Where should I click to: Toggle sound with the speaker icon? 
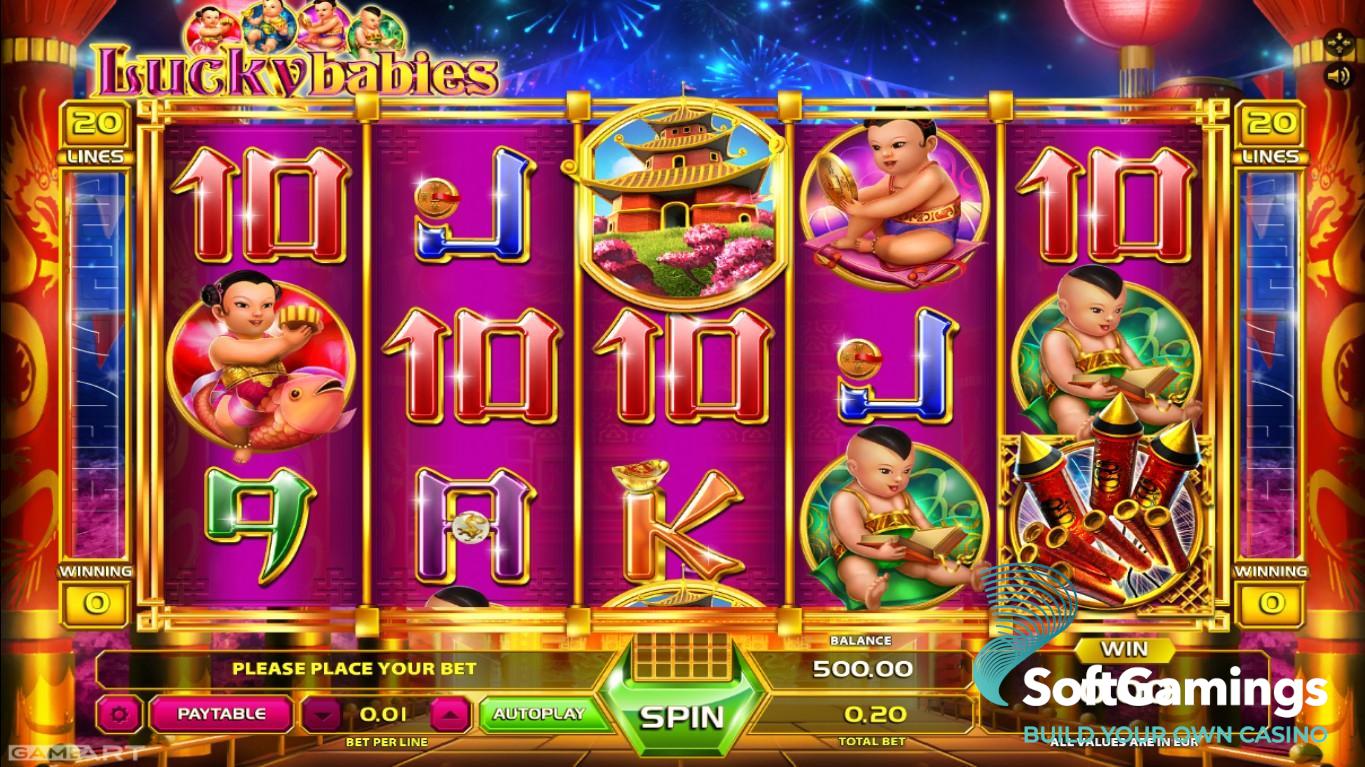(1337, 76)
